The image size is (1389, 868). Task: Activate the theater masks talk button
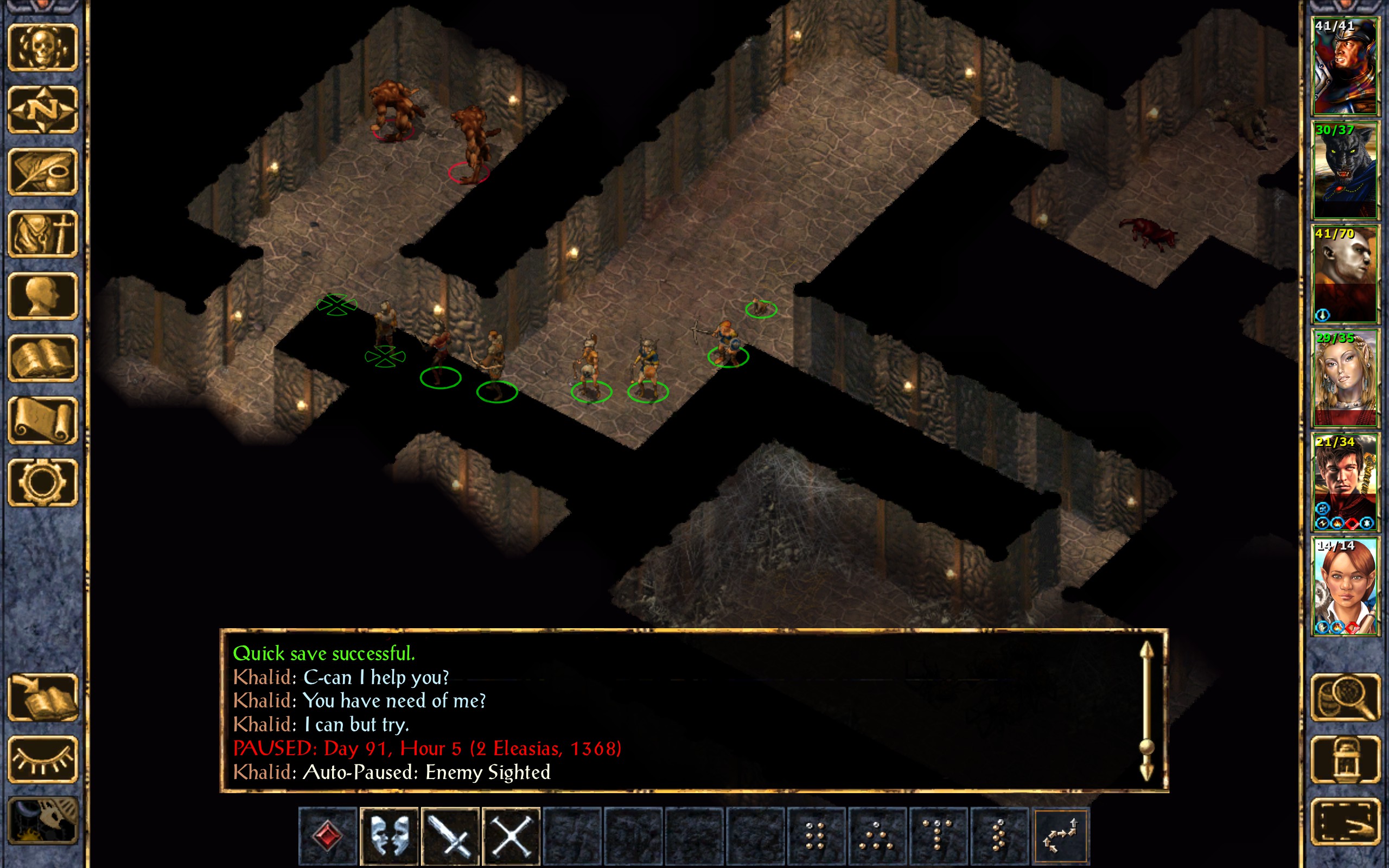[389, 835]
